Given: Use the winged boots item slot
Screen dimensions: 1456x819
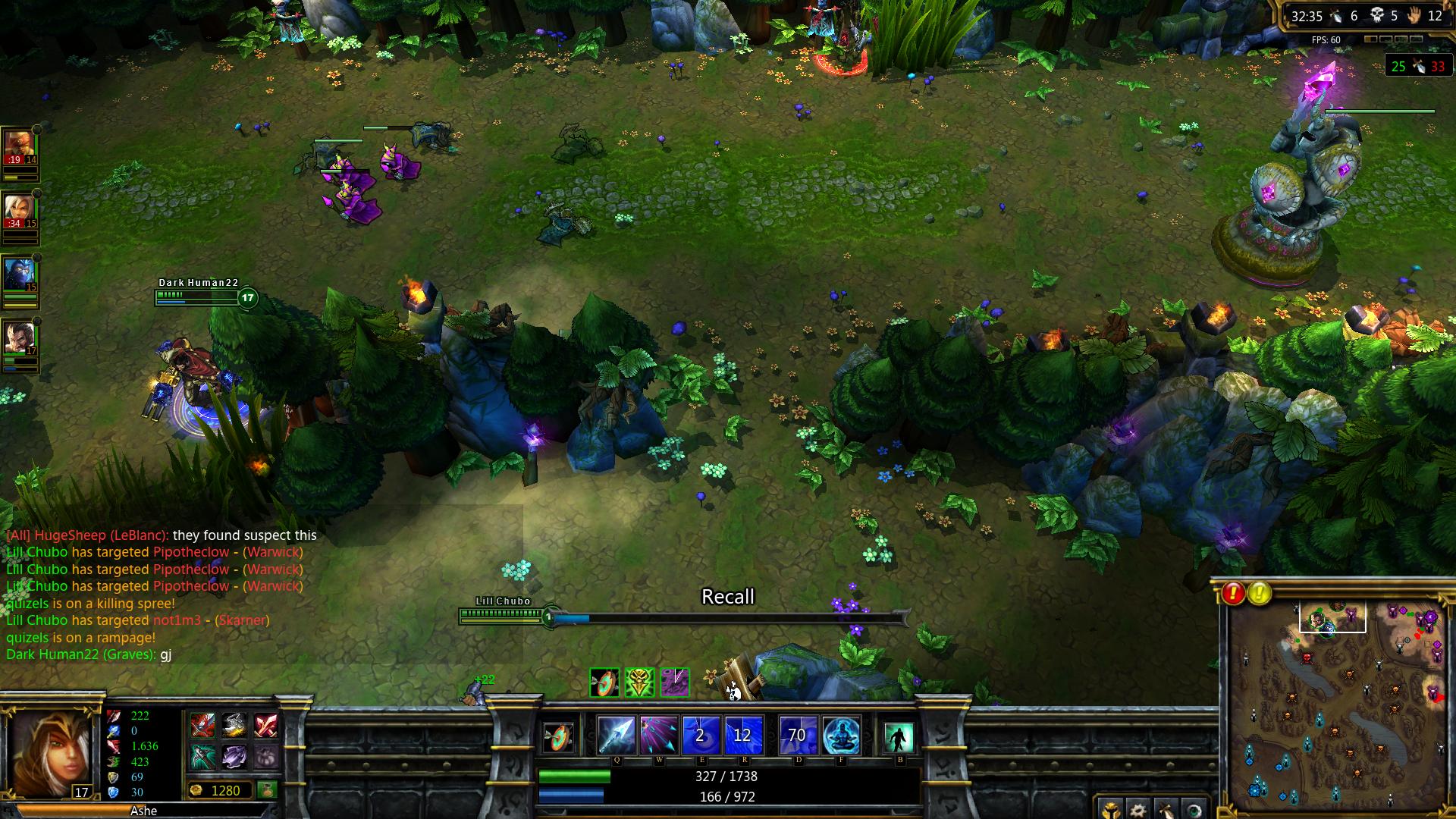Looking at the screenshot, I should [234, 726].
